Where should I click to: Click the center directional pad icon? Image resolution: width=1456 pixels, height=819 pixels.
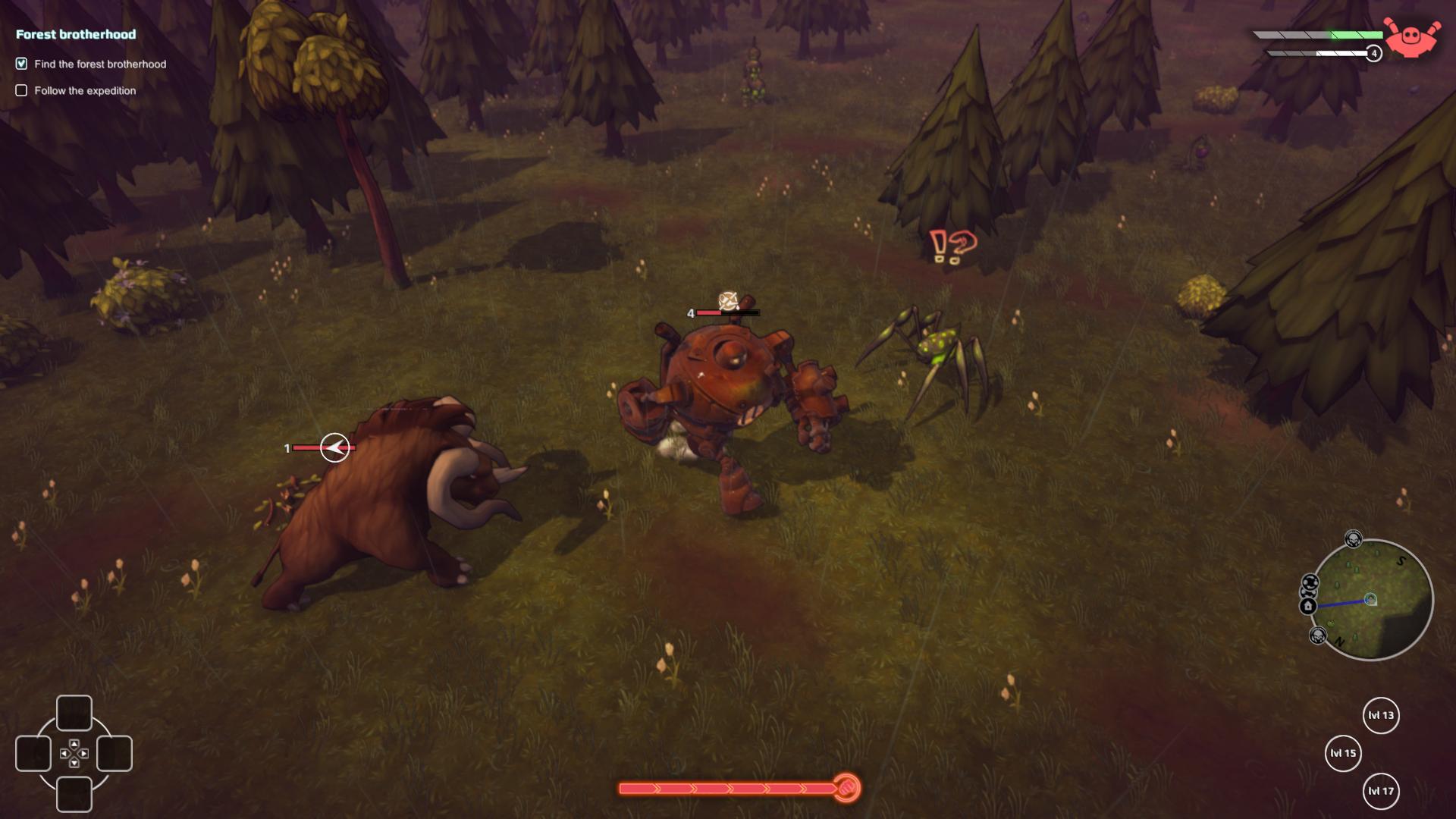[74, 753]
